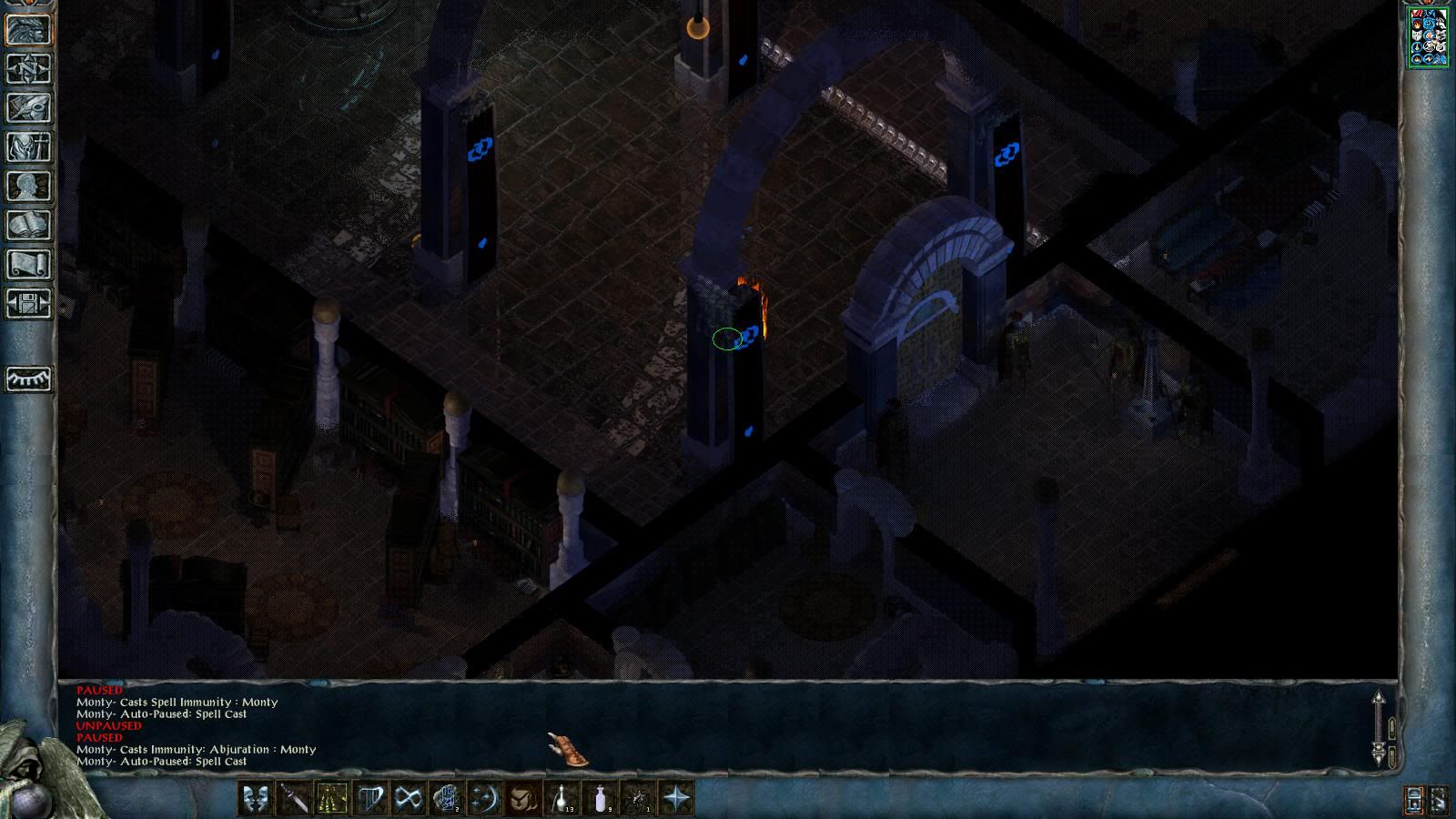Viewport: 1456px width, 819px height.
Task: Open the crescent moon and stars spell button
Action: (x=485, y=799)
